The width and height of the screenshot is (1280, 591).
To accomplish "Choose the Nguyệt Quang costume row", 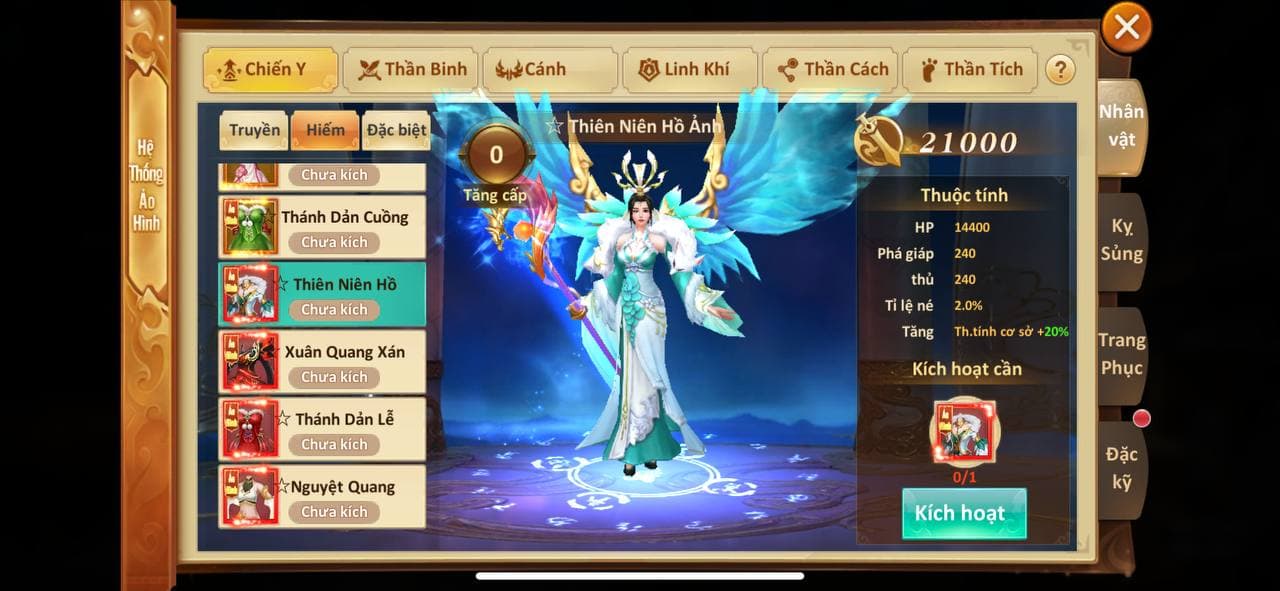I will tap(322, 497).
